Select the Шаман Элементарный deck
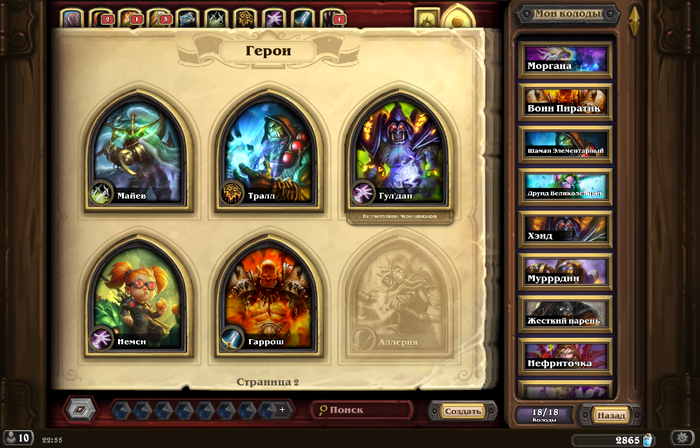Viewport: 700px width, 448px height. coord(565,145)
